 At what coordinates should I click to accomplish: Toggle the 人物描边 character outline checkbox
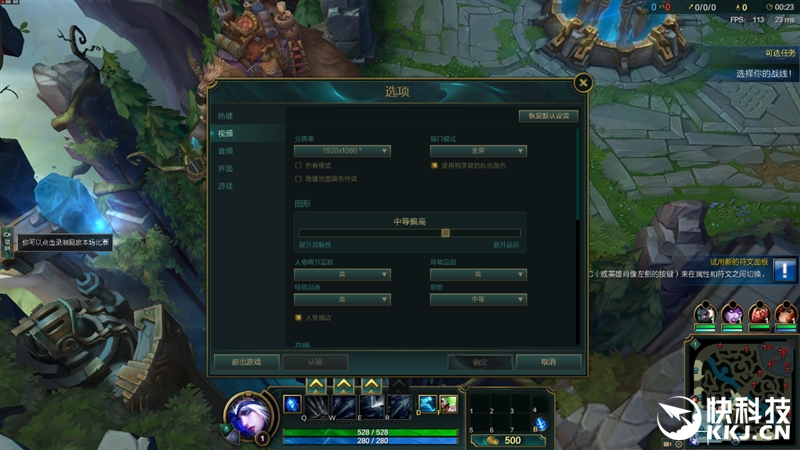click(x=298, y=318)
